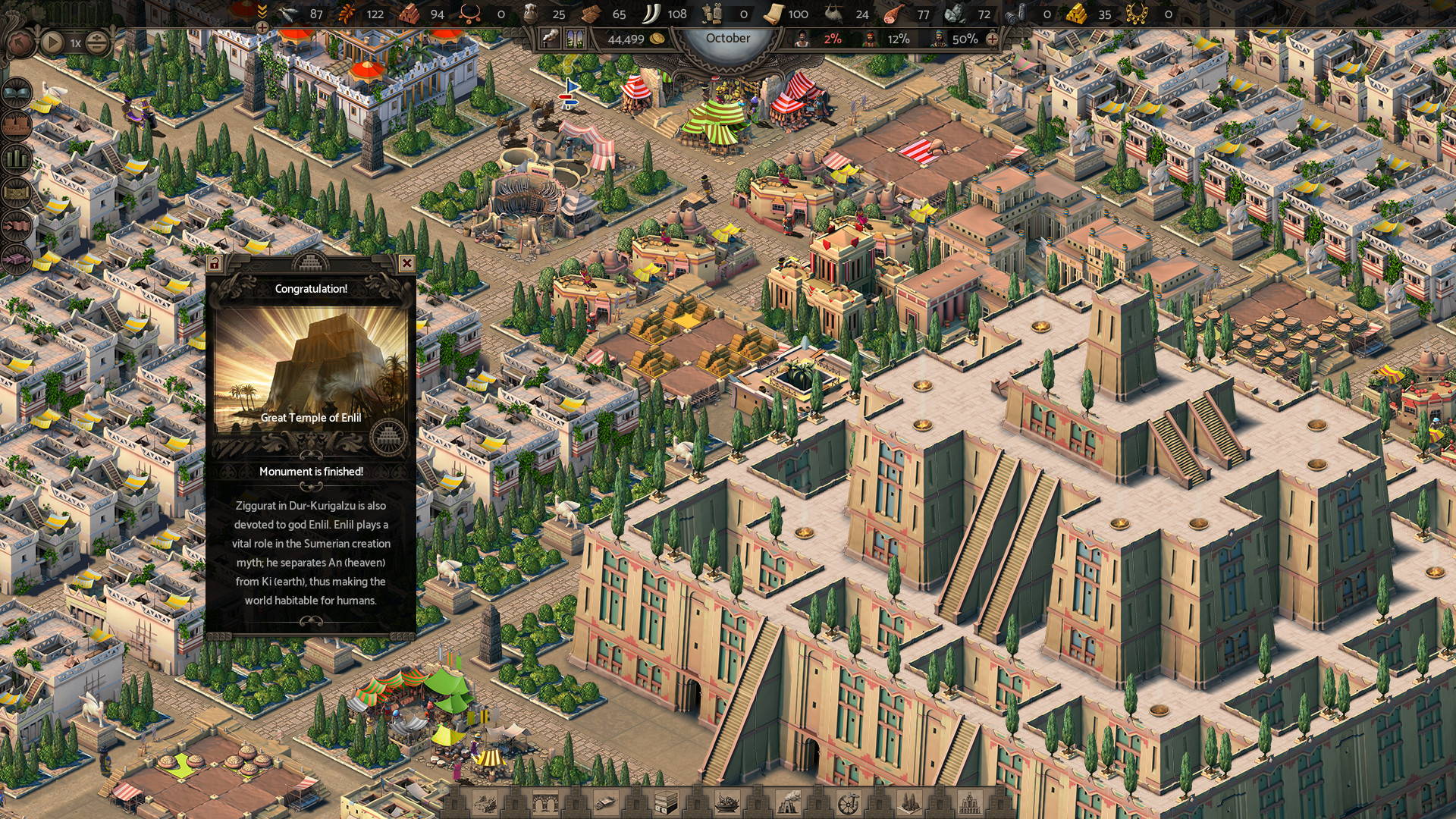Click the play game speed button
This screenshot has height=819, width=1456.
pyautogui.click(x=52, y=42)
